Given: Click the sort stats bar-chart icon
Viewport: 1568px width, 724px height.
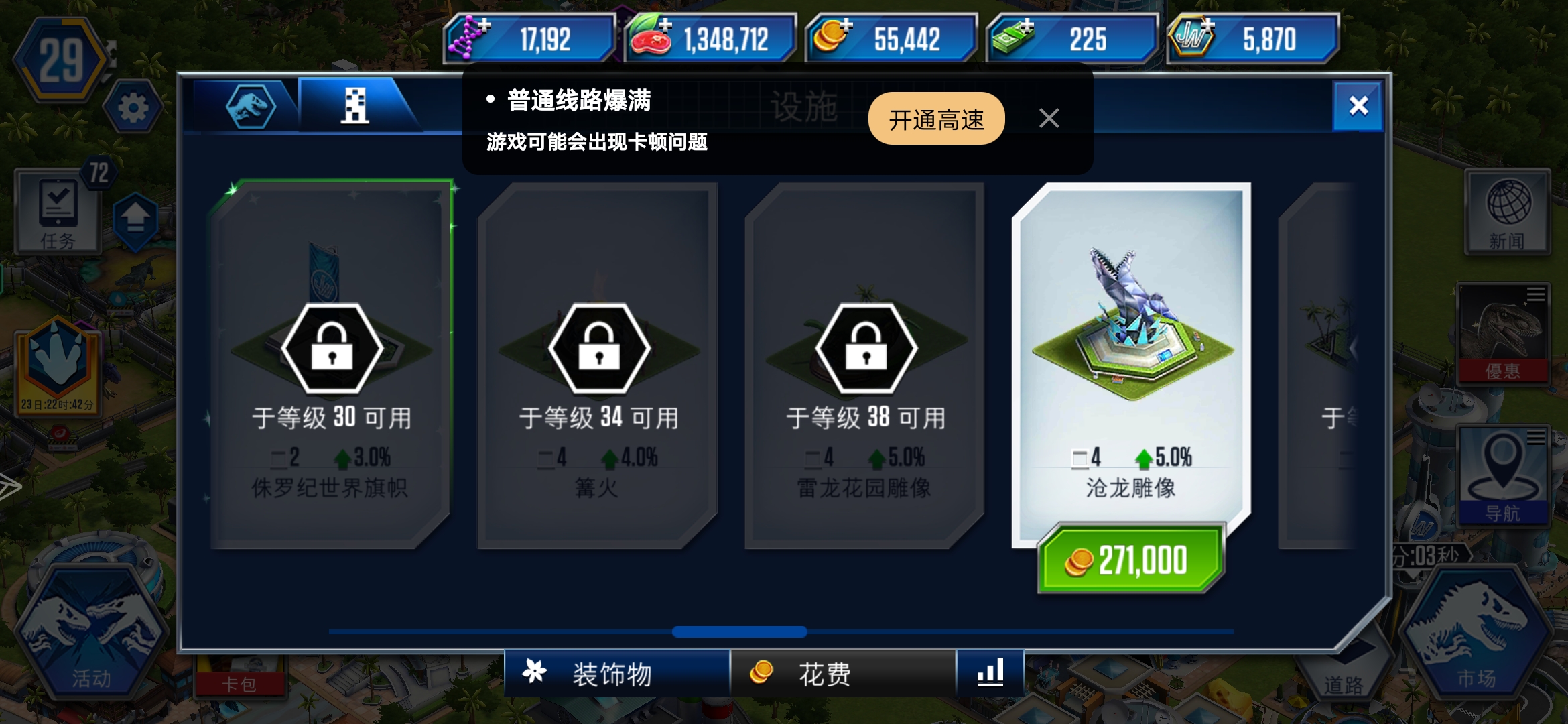Looking at the screenshot, I should (x=990, y=674).
